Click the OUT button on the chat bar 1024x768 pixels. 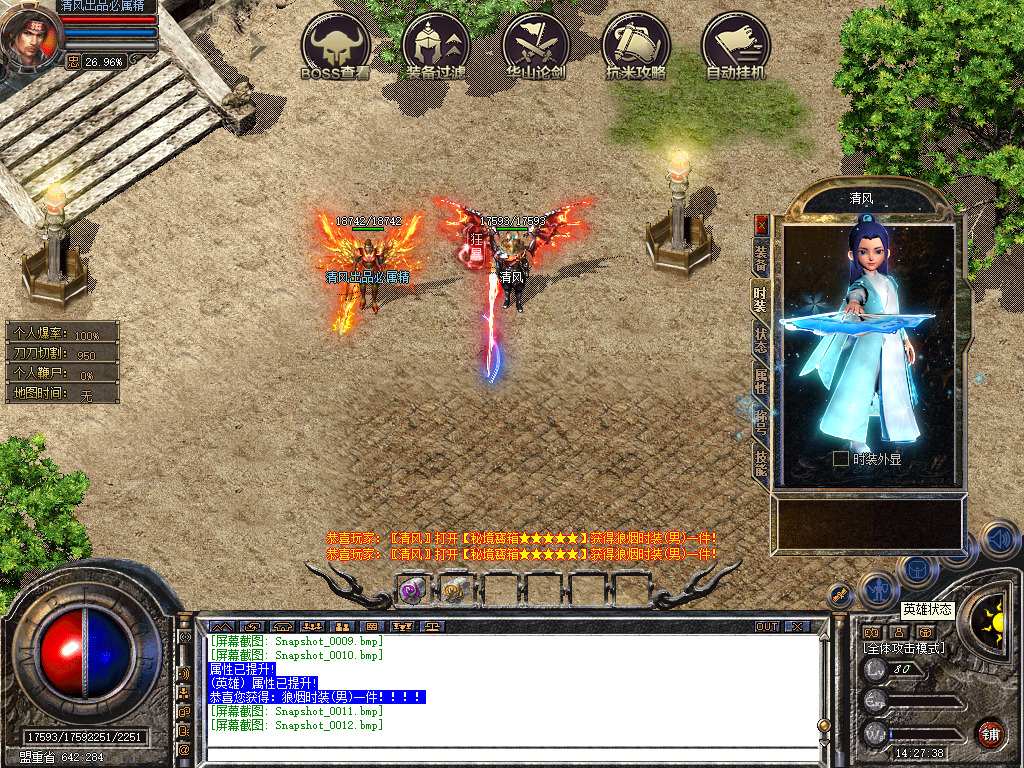pyautogui.click(x=767, y=626)
